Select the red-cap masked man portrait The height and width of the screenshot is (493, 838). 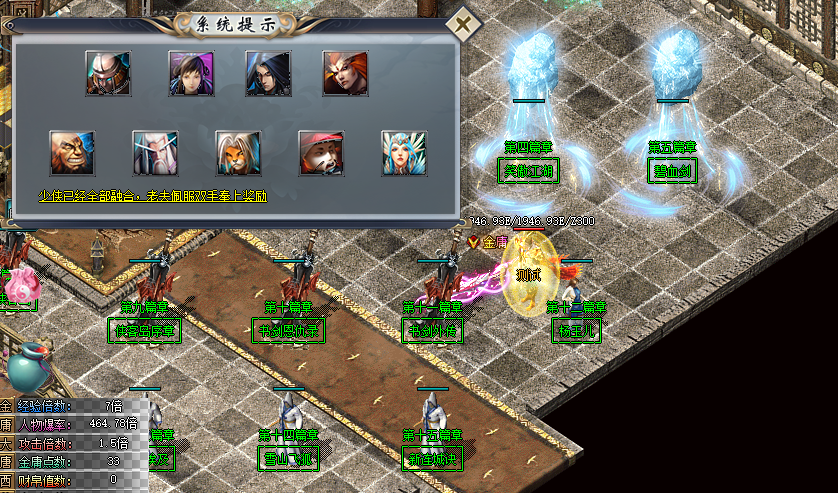pyautogui.click(x=321, y=153)
